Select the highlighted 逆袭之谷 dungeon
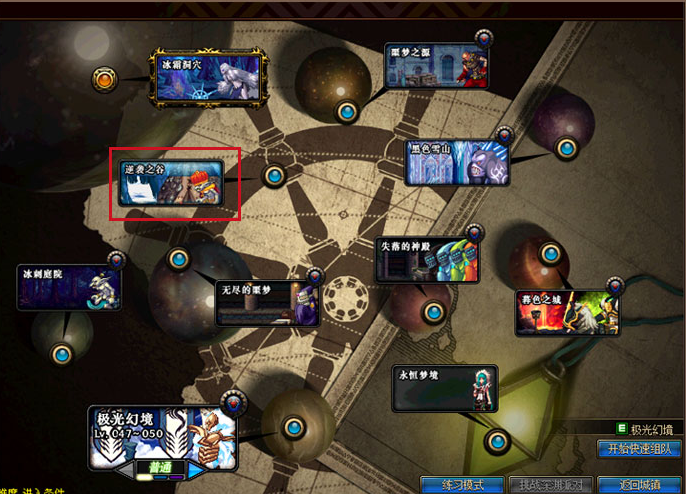686x494 pixels. [171, 184]
